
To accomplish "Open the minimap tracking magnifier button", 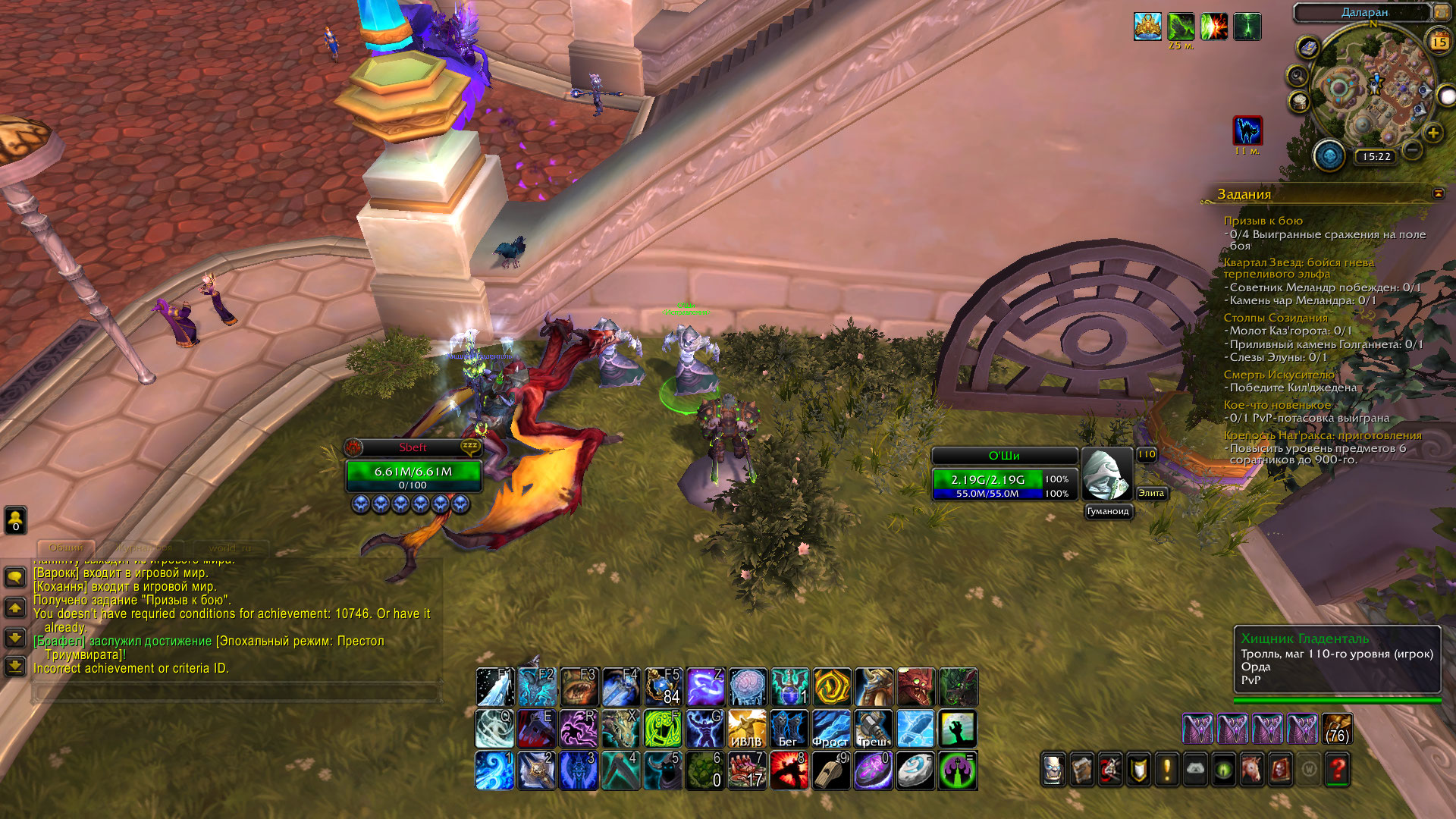I will point(1298,76).
